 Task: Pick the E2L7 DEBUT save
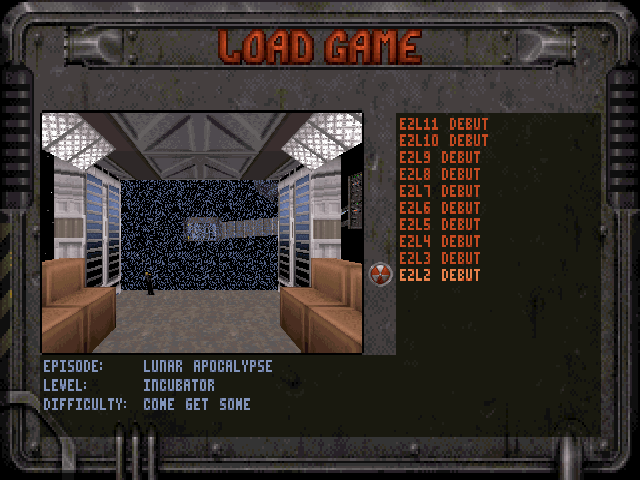pyautogui.click(x=439, y=191)
